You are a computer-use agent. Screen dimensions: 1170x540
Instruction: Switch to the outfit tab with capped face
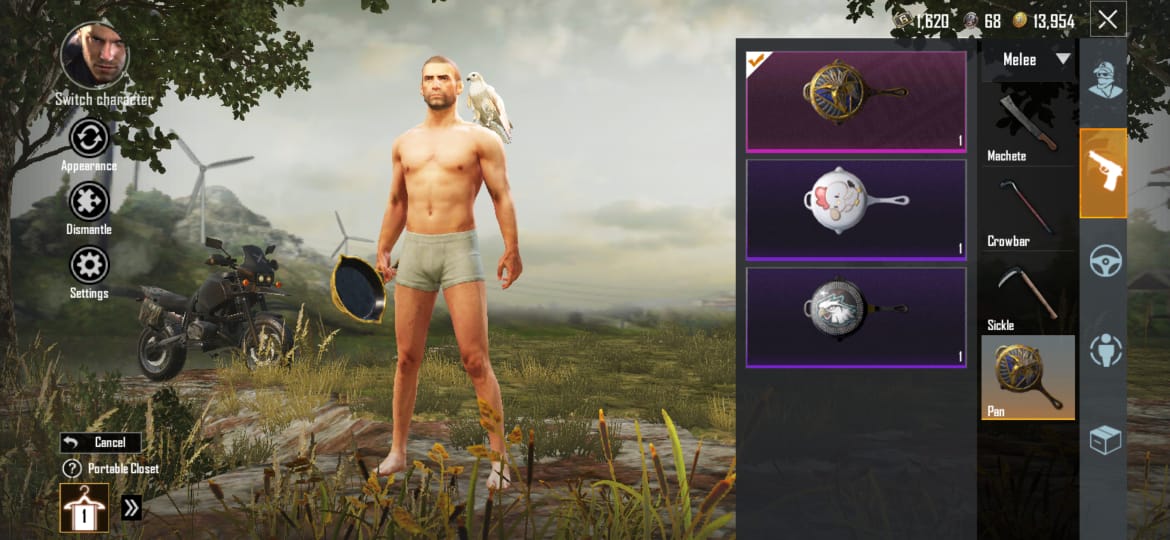pyautogui.click(x=1104, y=80)
